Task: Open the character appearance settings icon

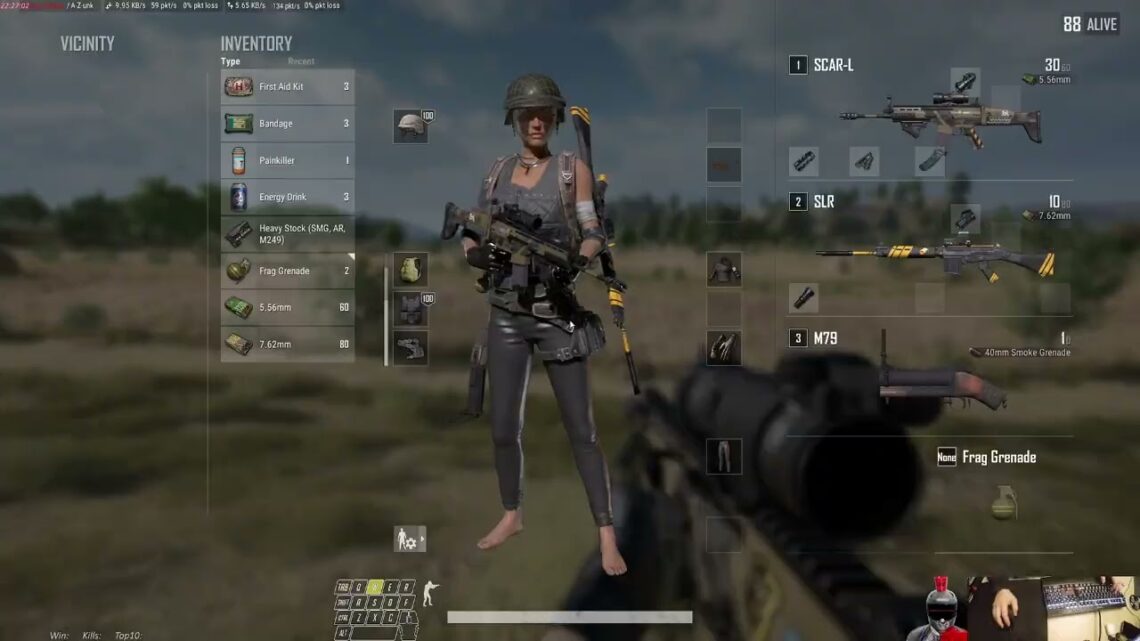Action: tap(409, 539)
